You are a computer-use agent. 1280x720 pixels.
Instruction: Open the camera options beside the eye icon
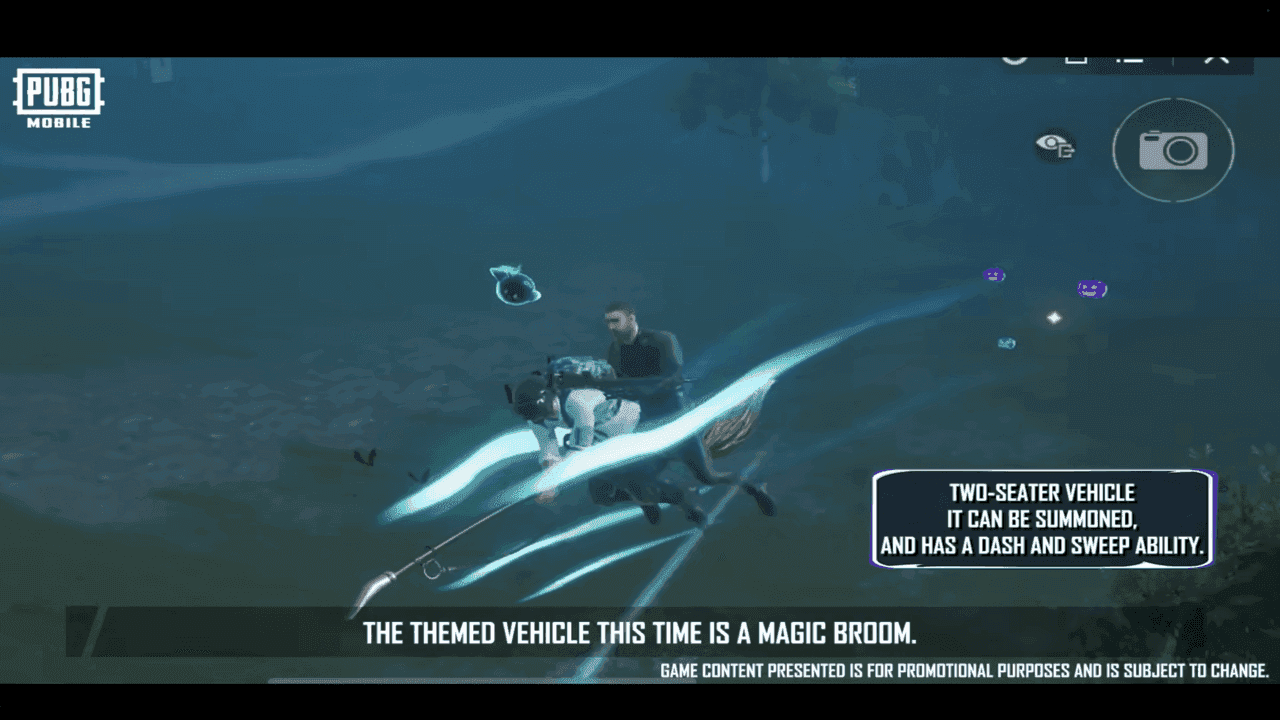click(x=1173, y=150)
